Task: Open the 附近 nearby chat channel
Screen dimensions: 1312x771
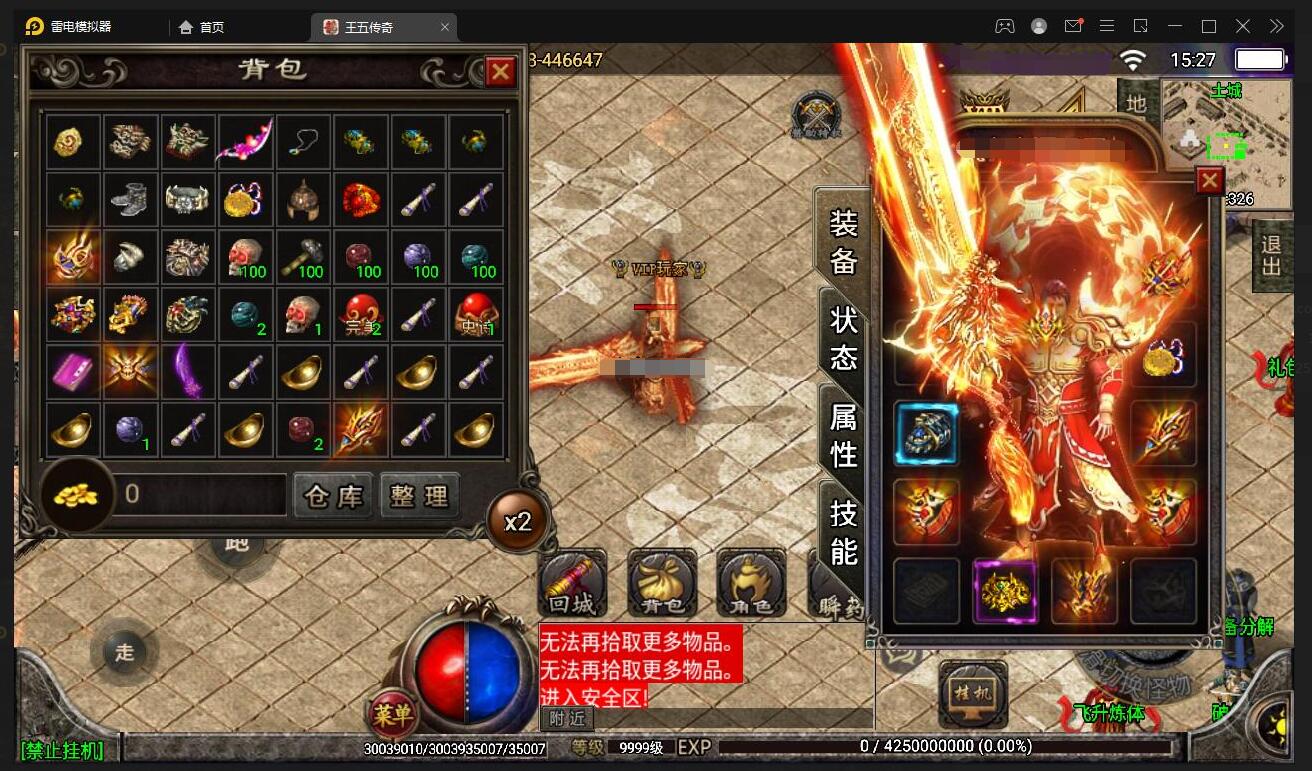Action: pyautogui.click(x=567, y=718)
